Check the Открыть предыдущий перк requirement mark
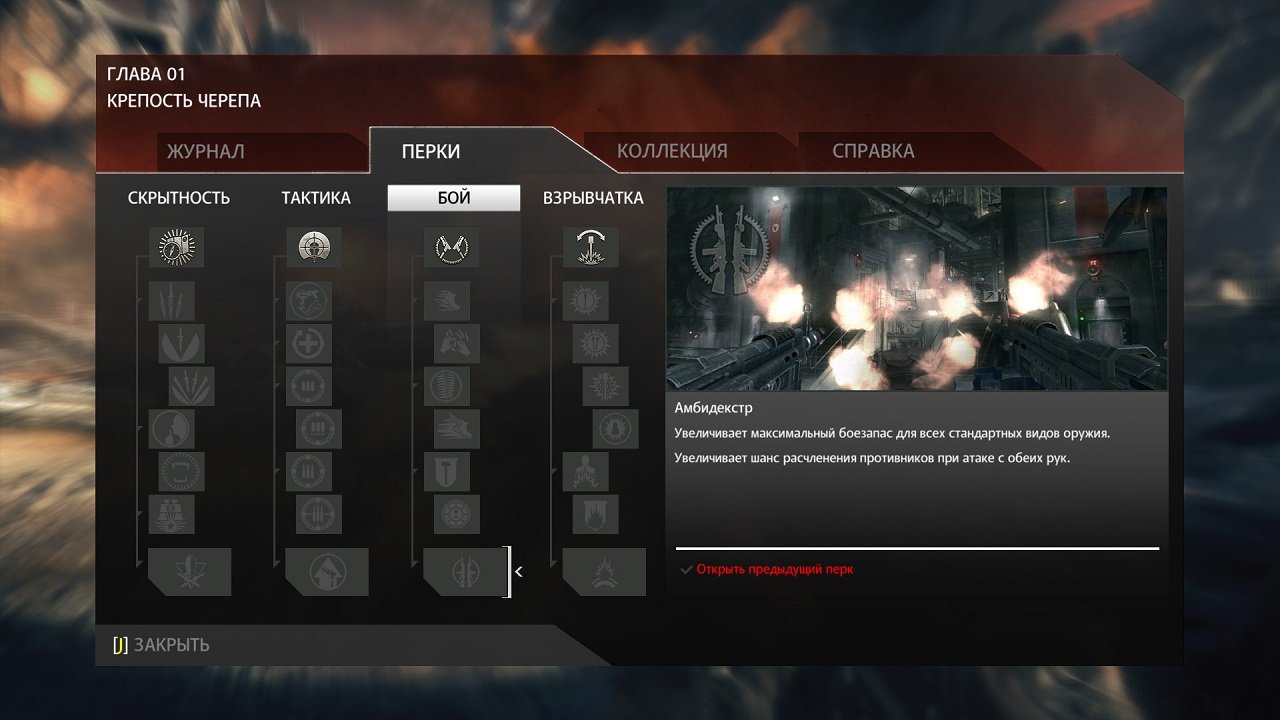The height and width of the screenshot is (720, 1280). click(686, 568)
